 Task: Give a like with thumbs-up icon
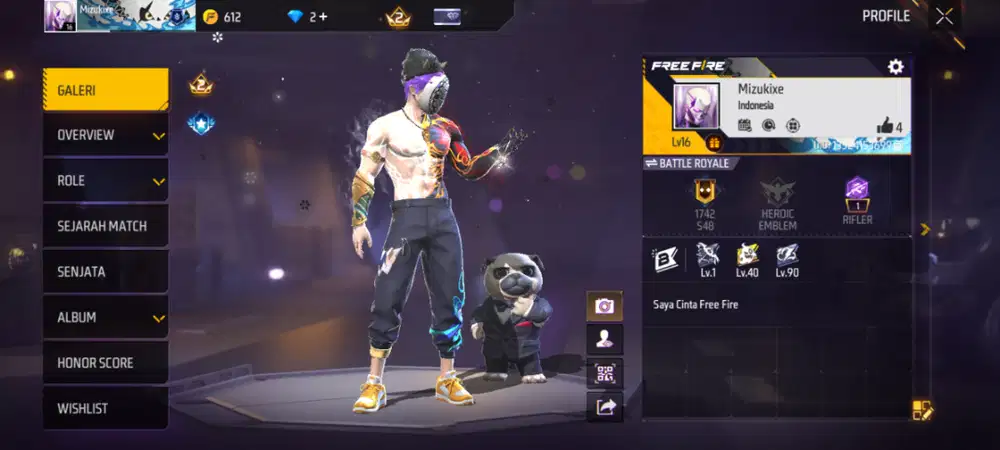pos(885,126)
